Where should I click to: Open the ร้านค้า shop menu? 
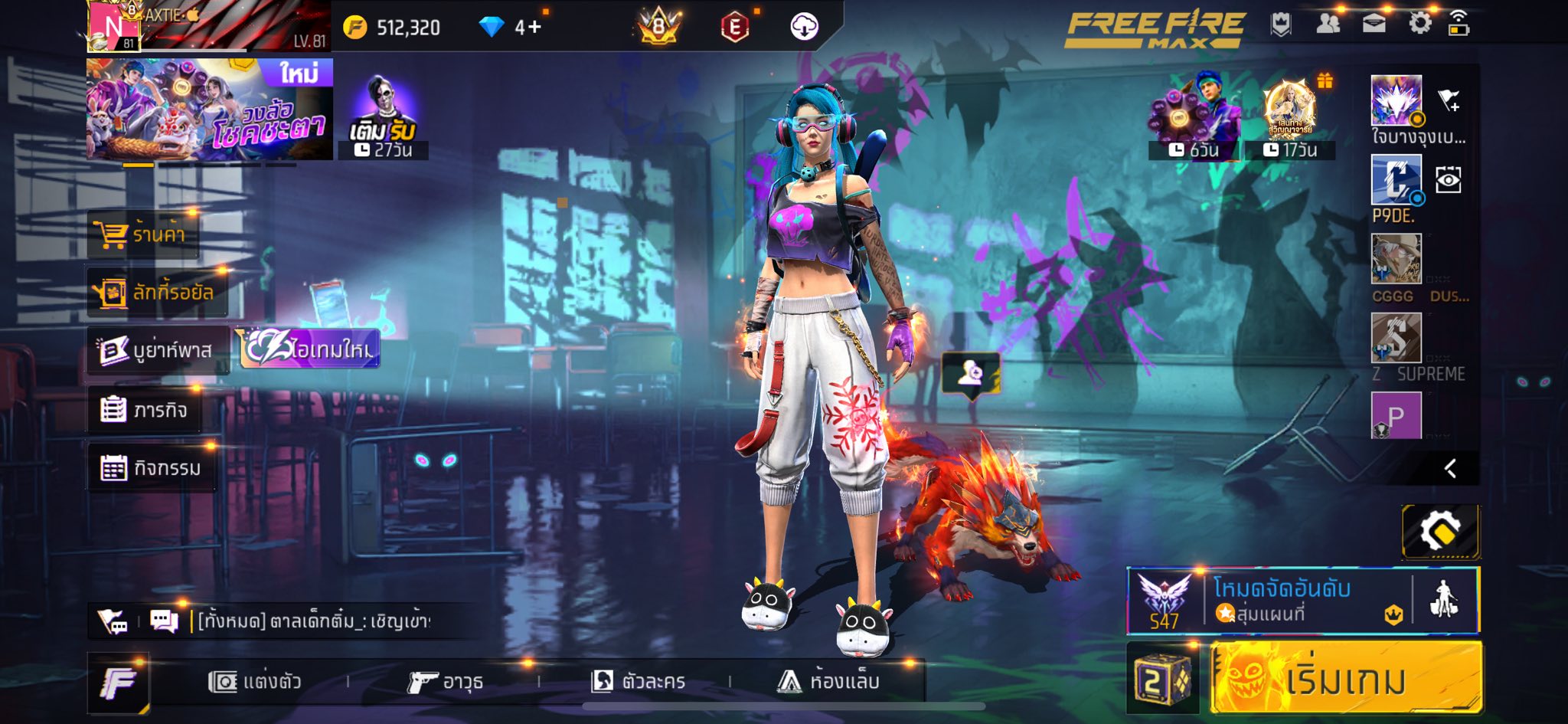(x=144, y=234)
